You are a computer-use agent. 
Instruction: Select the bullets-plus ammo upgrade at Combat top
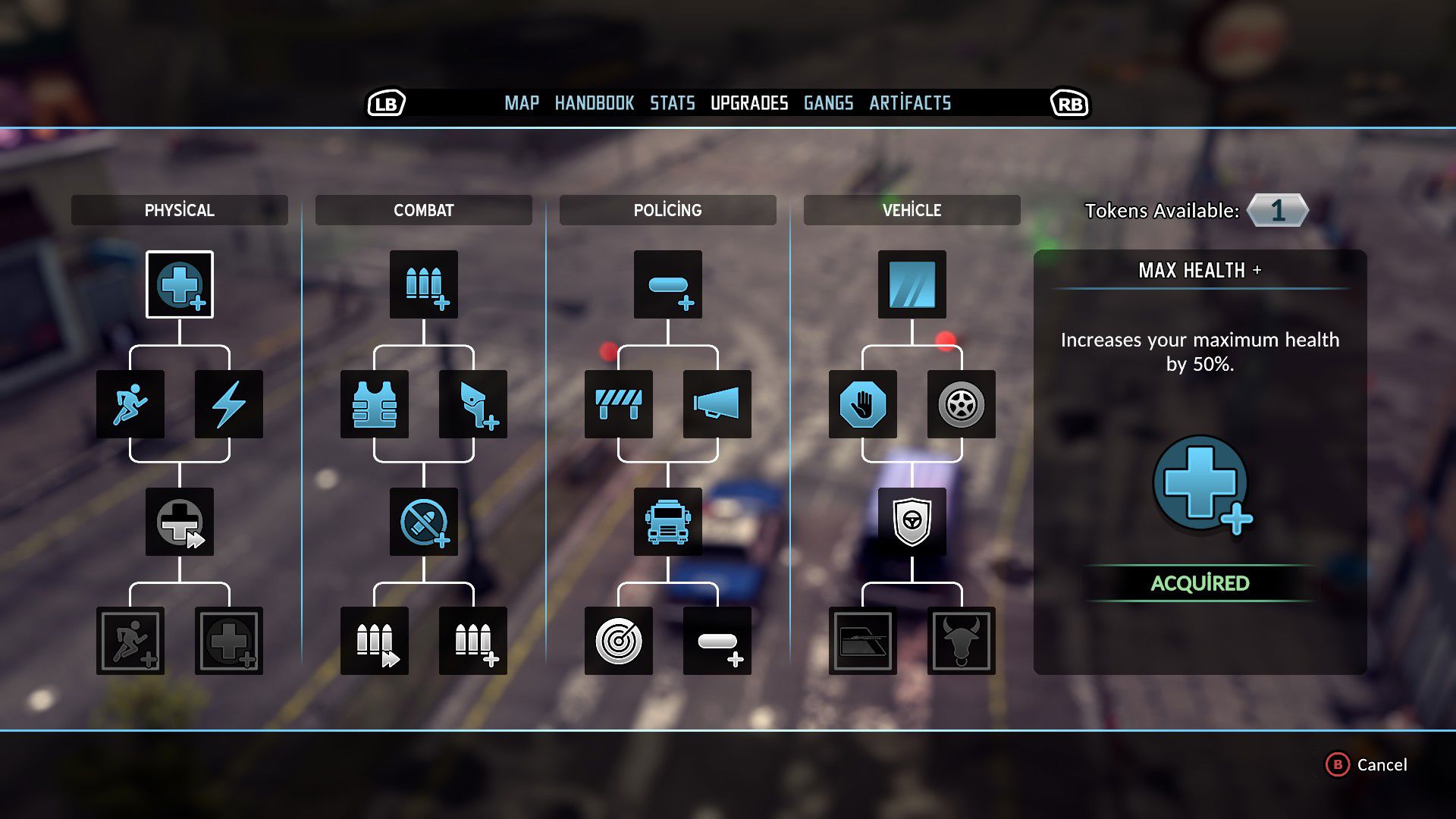coord(424,284)
